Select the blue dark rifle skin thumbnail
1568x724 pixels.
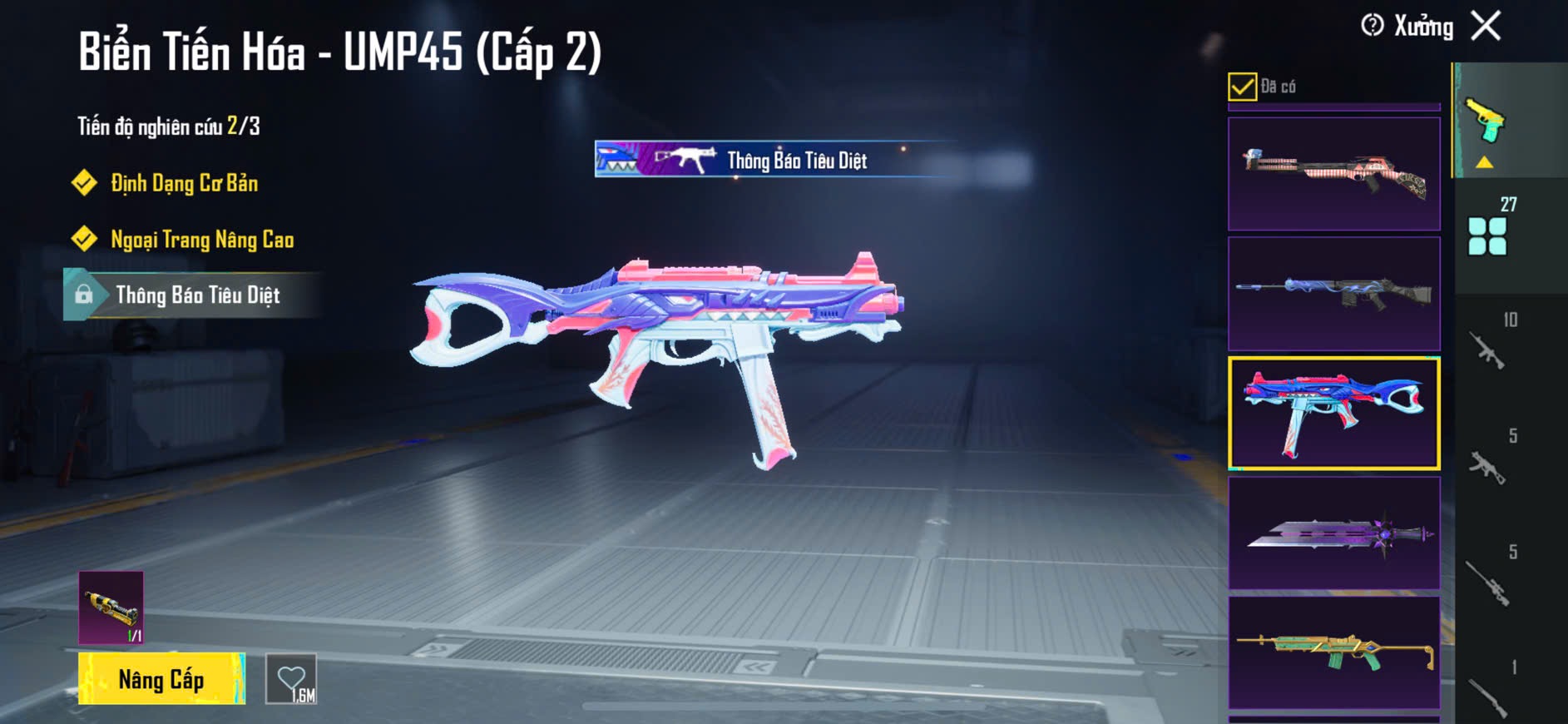[1333, 294]
